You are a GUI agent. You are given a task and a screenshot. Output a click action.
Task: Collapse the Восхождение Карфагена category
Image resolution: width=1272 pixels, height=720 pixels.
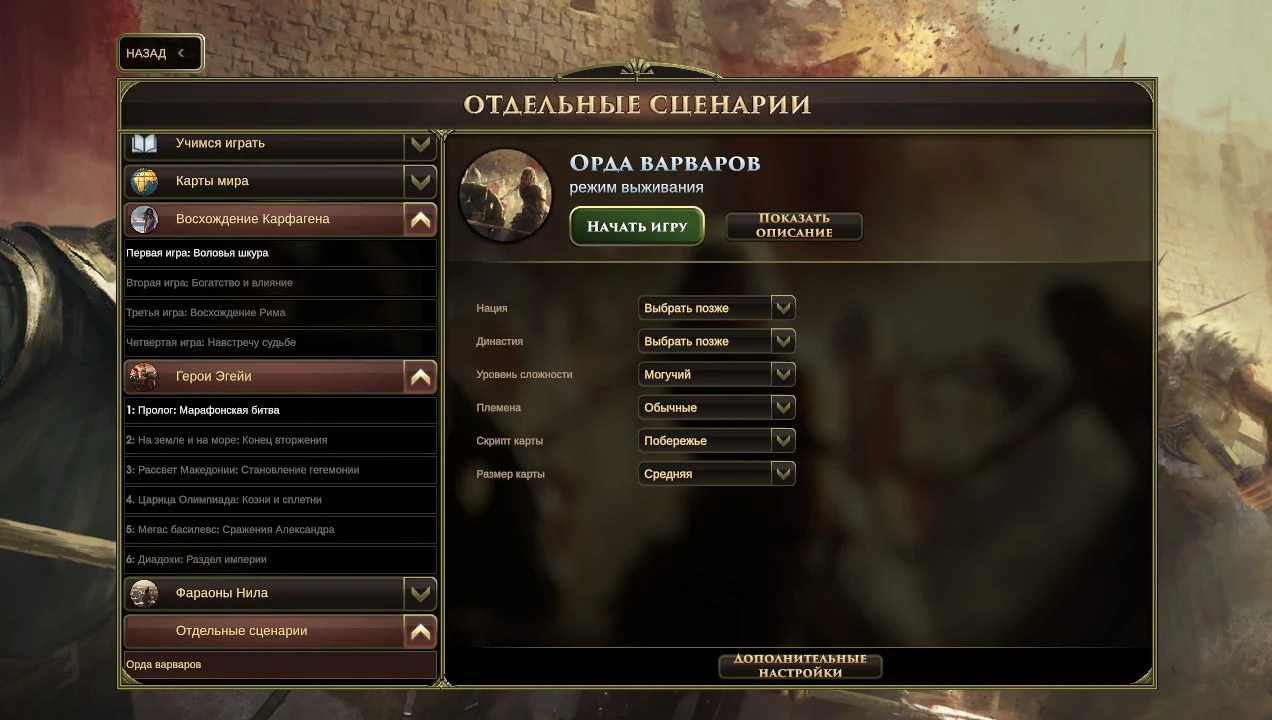[420, 219]
